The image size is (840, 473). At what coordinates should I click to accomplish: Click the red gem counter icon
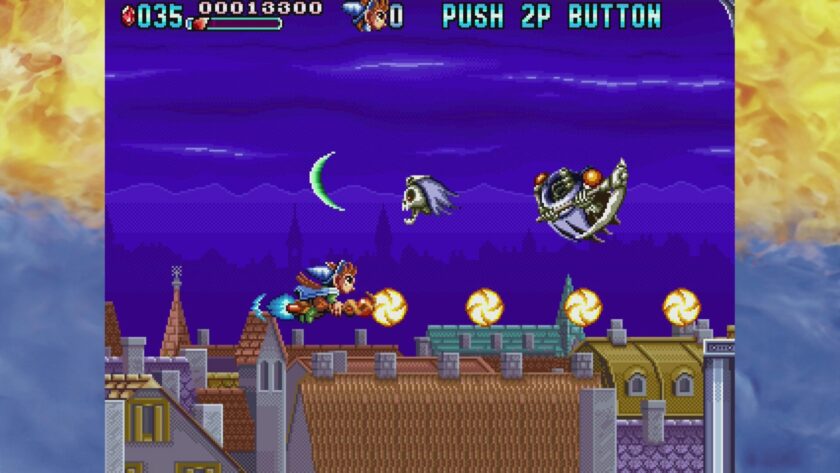pos(128,15)
